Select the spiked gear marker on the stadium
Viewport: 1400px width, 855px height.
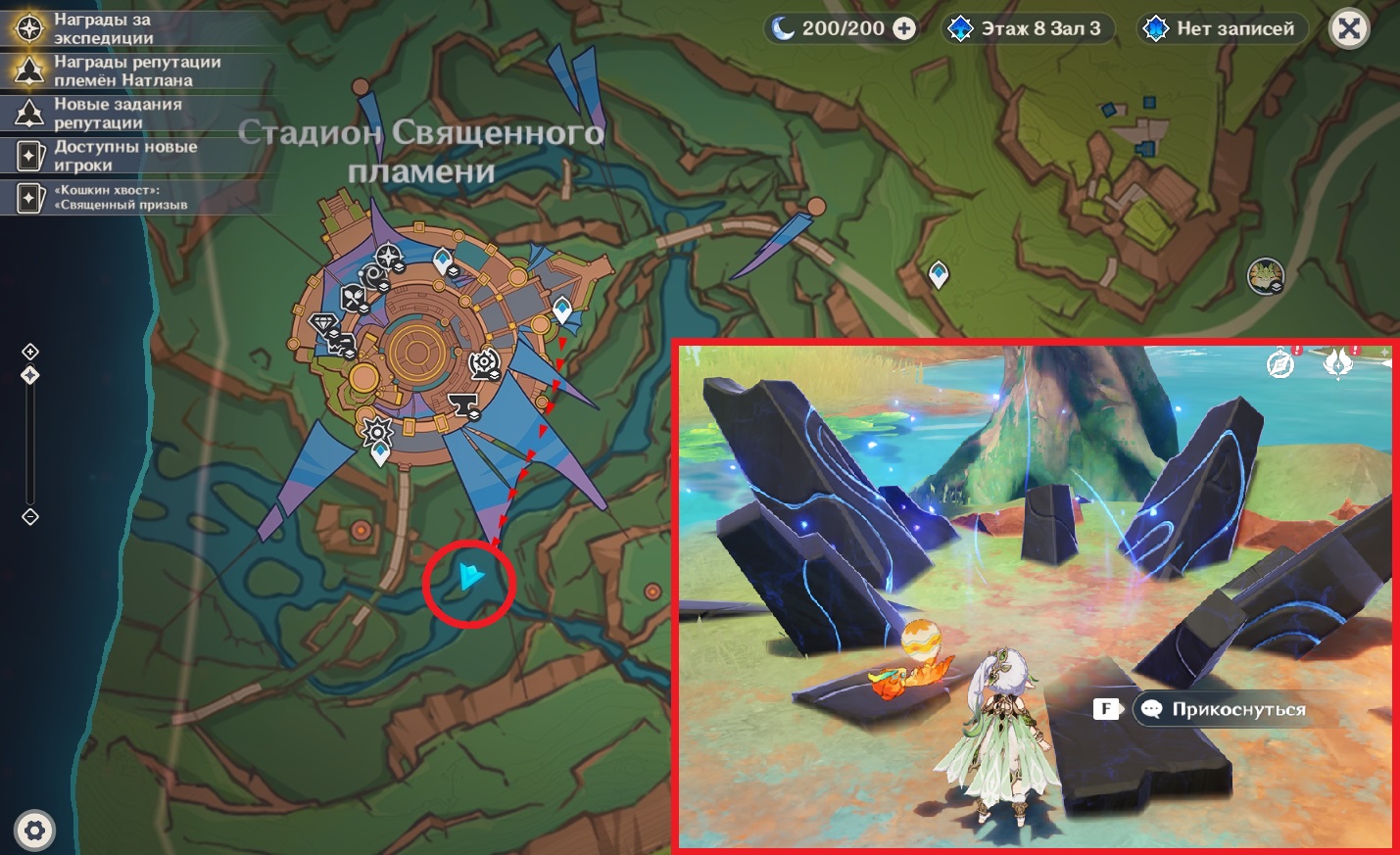(x=377, y=430)
